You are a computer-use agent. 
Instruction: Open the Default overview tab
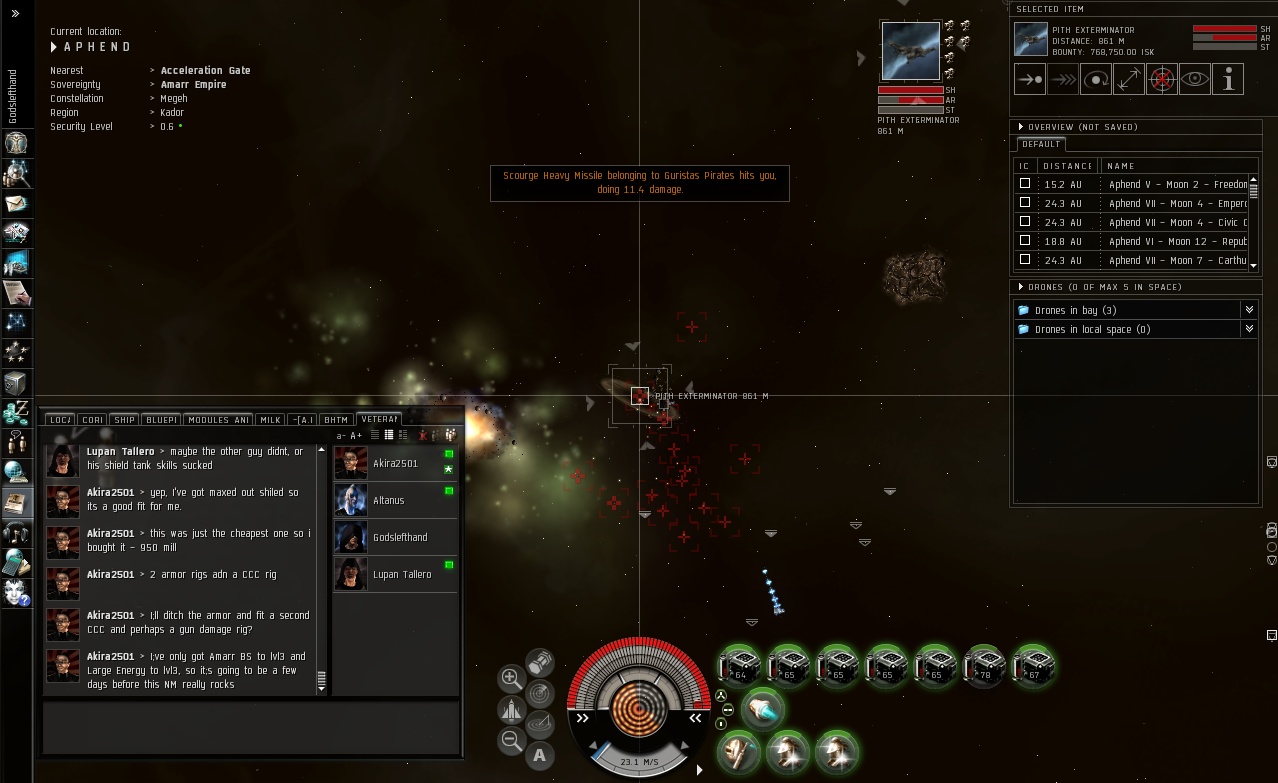(x=1040, y=144)
